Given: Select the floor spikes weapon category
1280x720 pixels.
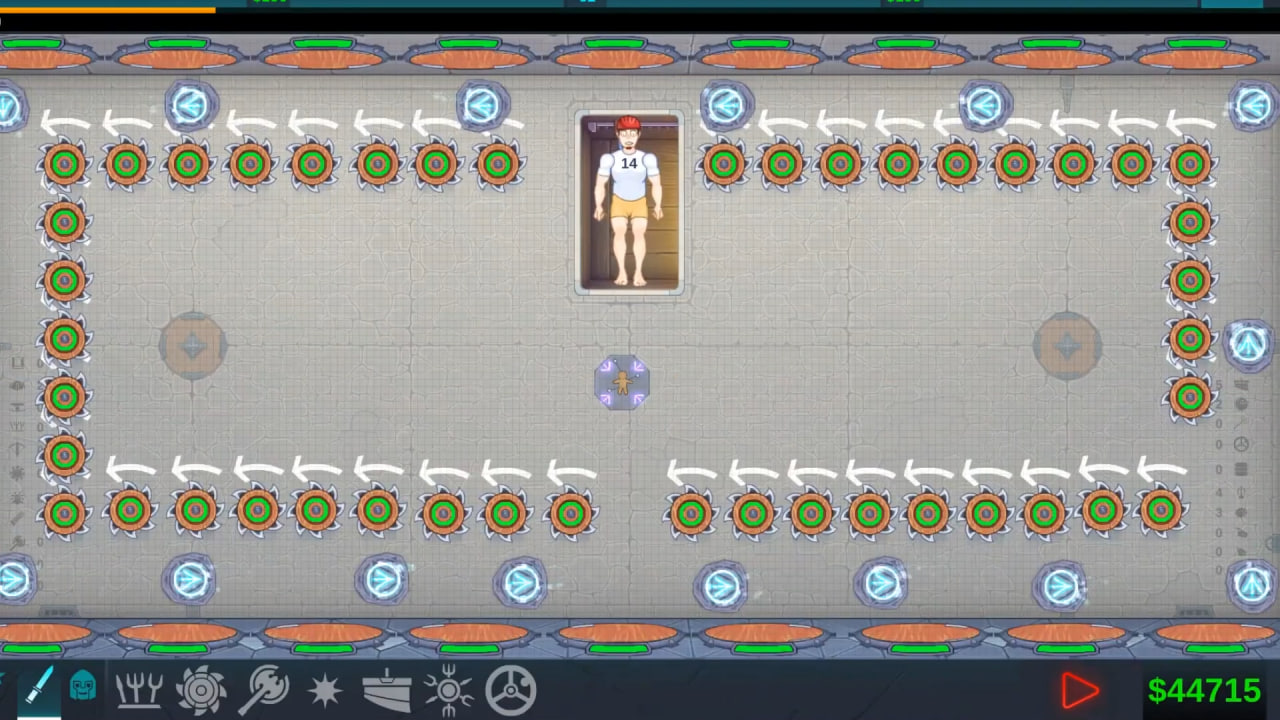Looking at the screenshot, I should (139, 689).
